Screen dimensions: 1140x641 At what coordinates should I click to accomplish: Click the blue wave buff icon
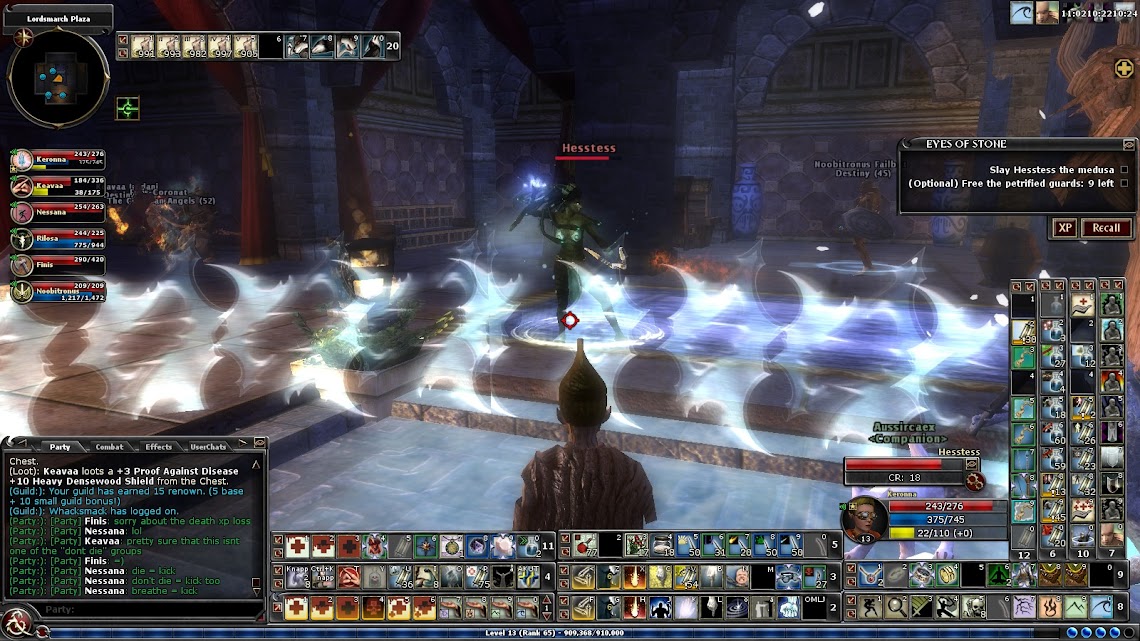[x=1022, y=13]
